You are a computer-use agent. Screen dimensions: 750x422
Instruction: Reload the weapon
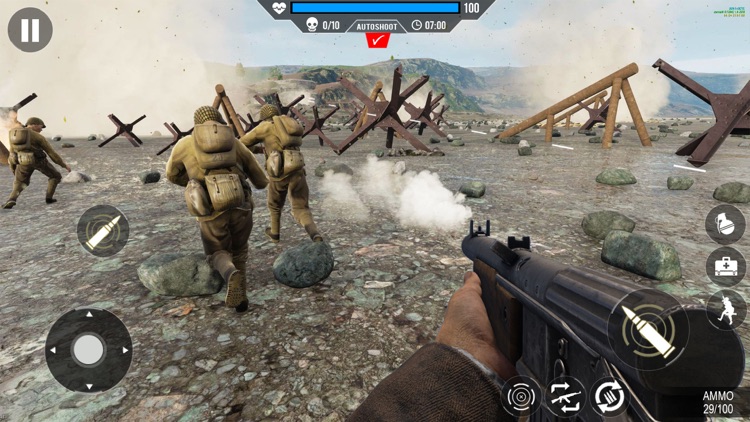(x=608, y=397)
